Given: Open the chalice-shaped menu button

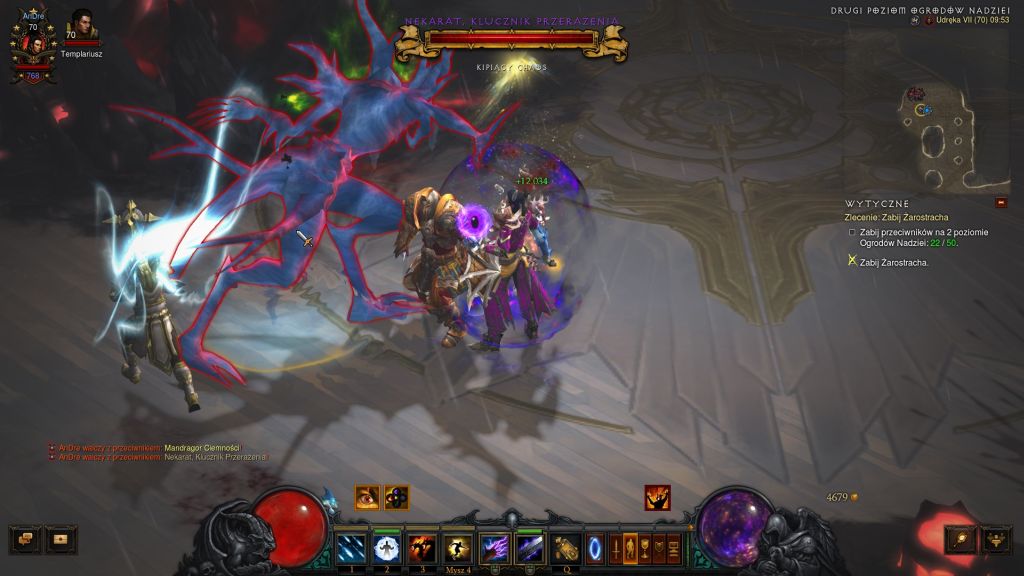Looking at the screenshot, I should 645,548.
